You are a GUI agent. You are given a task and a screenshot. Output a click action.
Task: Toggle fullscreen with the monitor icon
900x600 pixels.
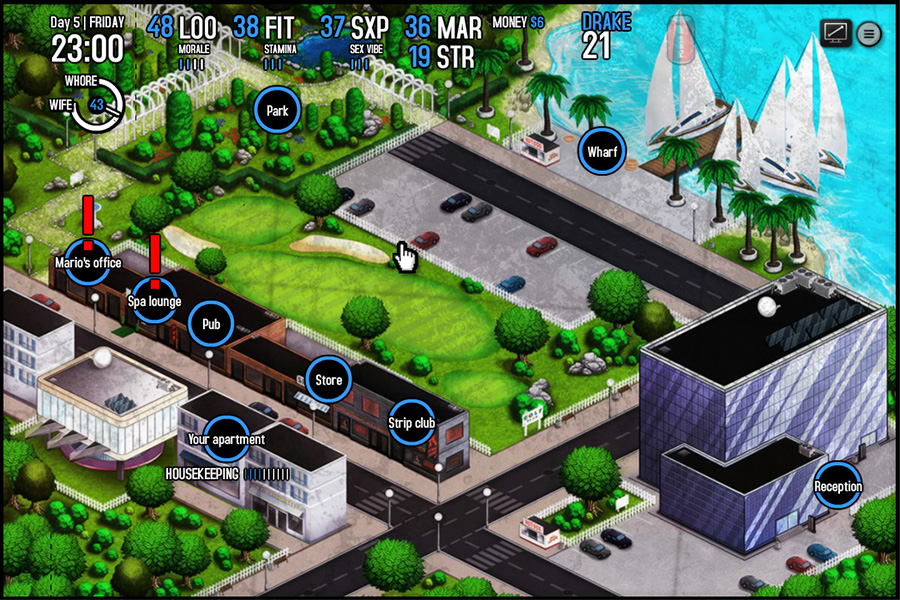tap(835, 33)
